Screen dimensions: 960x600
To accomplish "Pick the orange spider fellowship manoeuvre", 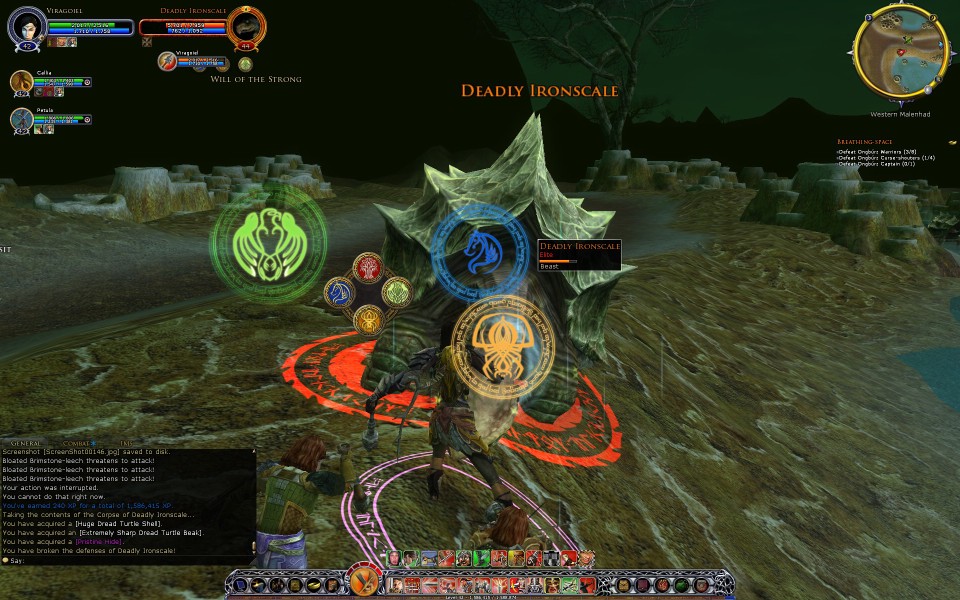I will (497, 346).
